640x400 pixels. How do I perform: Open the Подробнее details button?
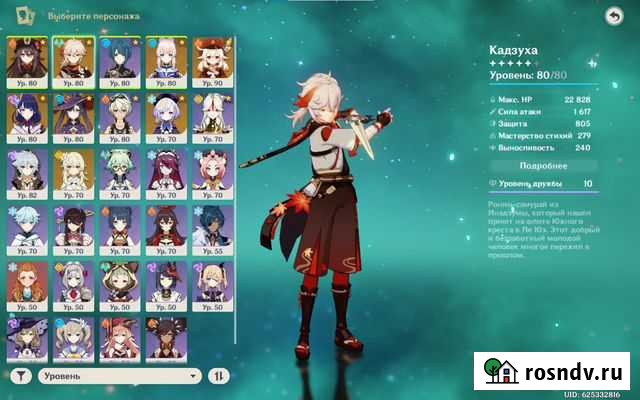(x=544, y=165)
